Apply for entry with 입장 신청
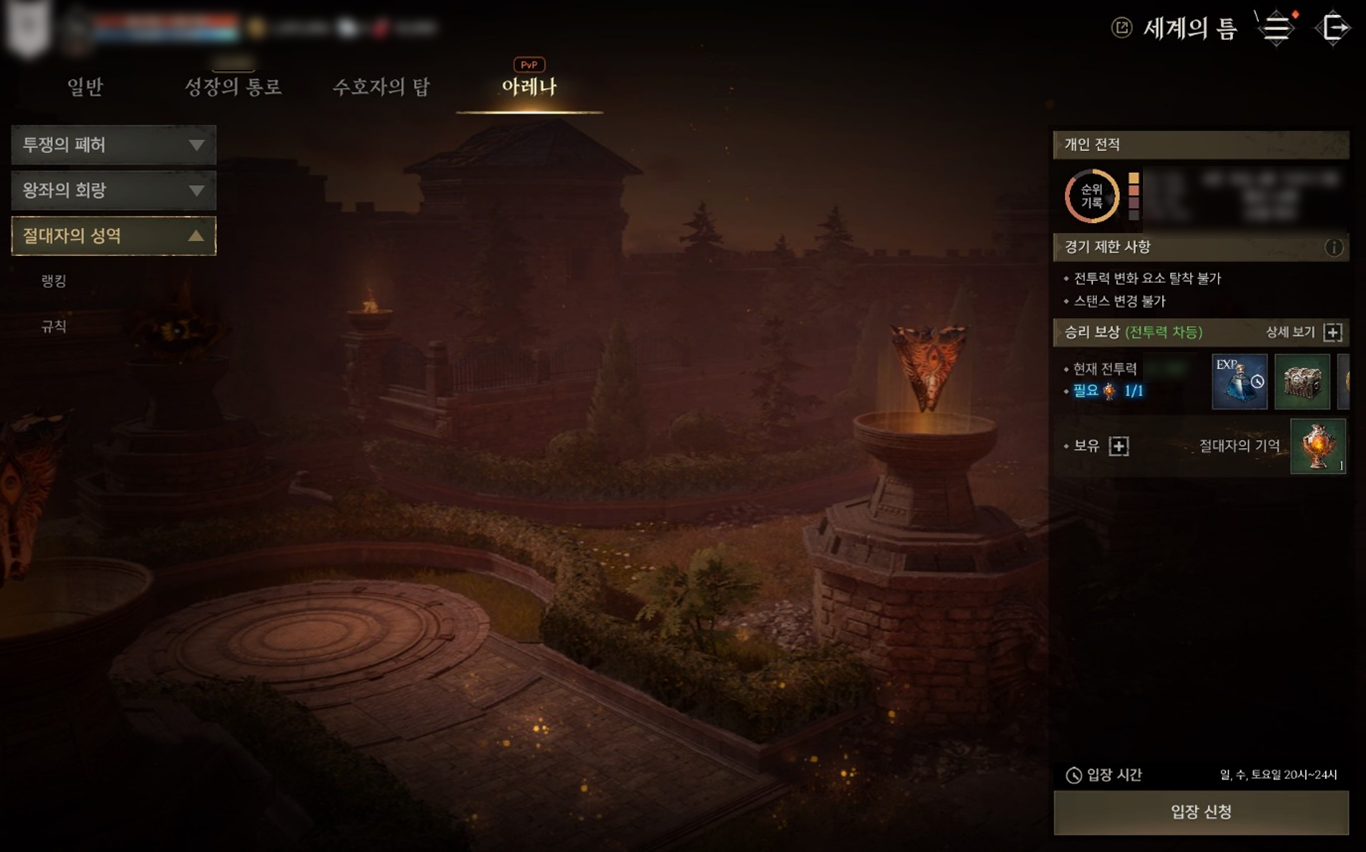1366x852 pixels. pos(1201,812)
